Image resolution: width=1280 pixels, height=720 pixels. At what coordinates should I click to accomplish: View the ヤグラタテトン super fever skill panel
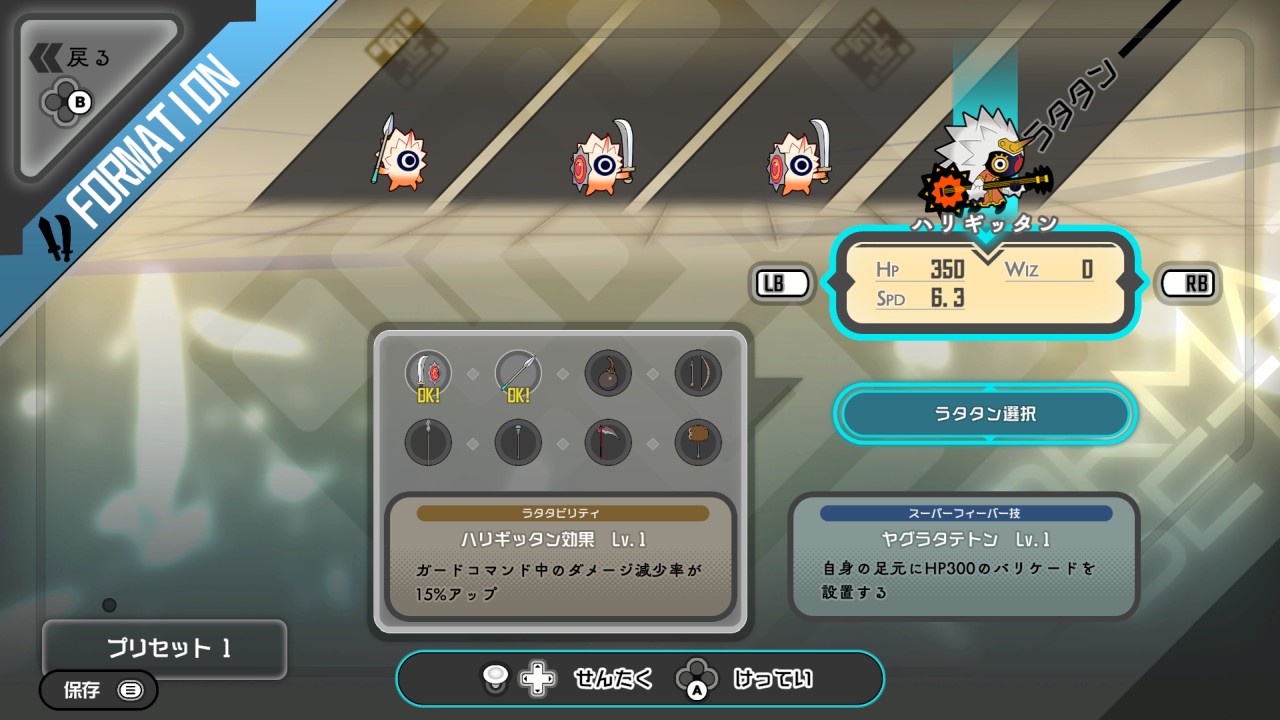(964, 557)
